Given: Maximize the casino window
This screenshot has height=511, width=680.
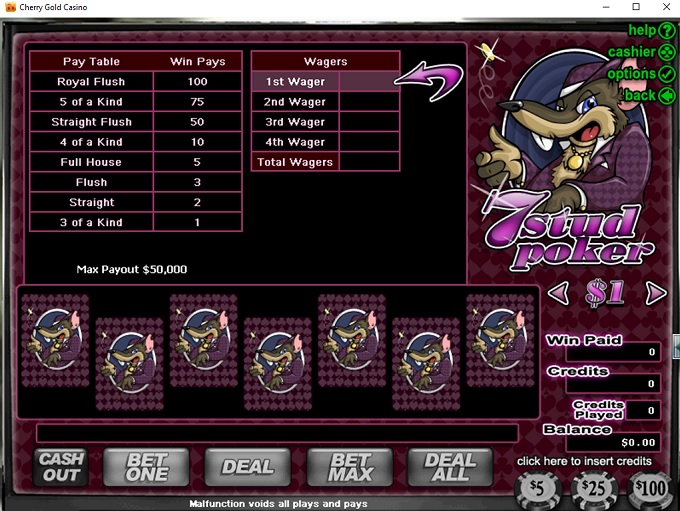Looking at the screenshot, I should coord(636,7).
